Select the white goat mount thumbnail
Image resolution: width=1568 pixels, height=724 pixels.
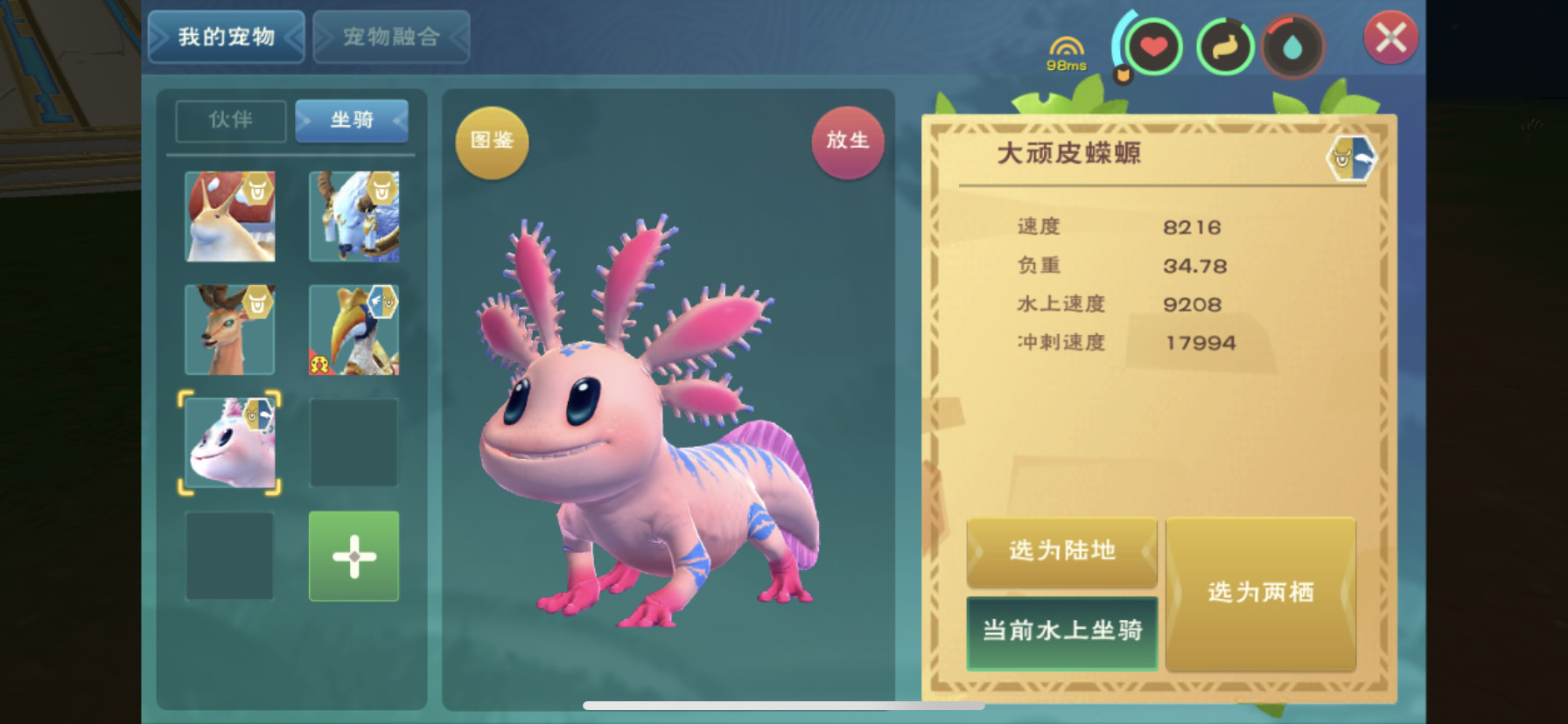click(353, 217)
